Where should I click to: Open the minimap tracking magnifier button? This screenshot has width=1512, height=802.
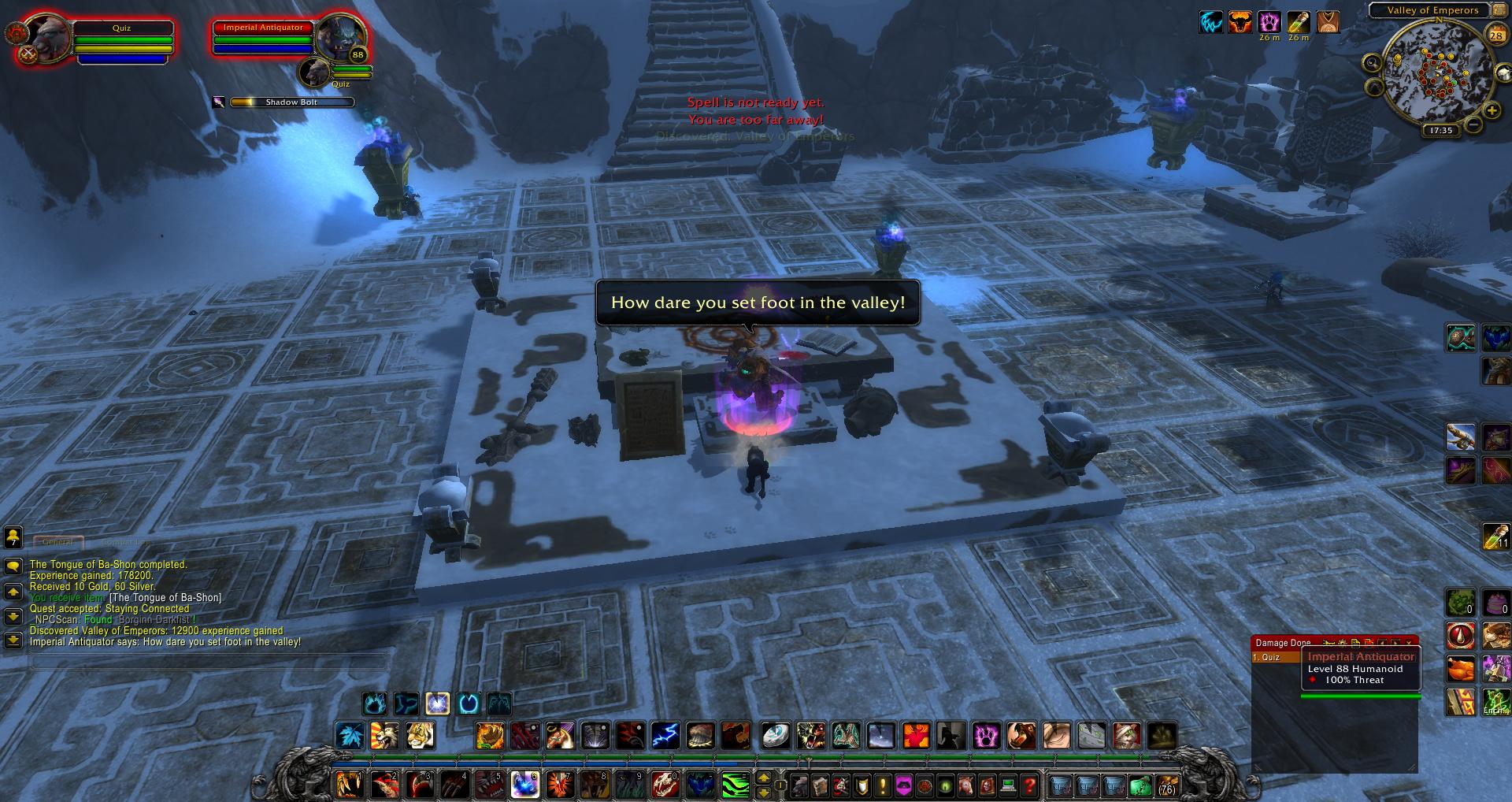coord(1373,62)
